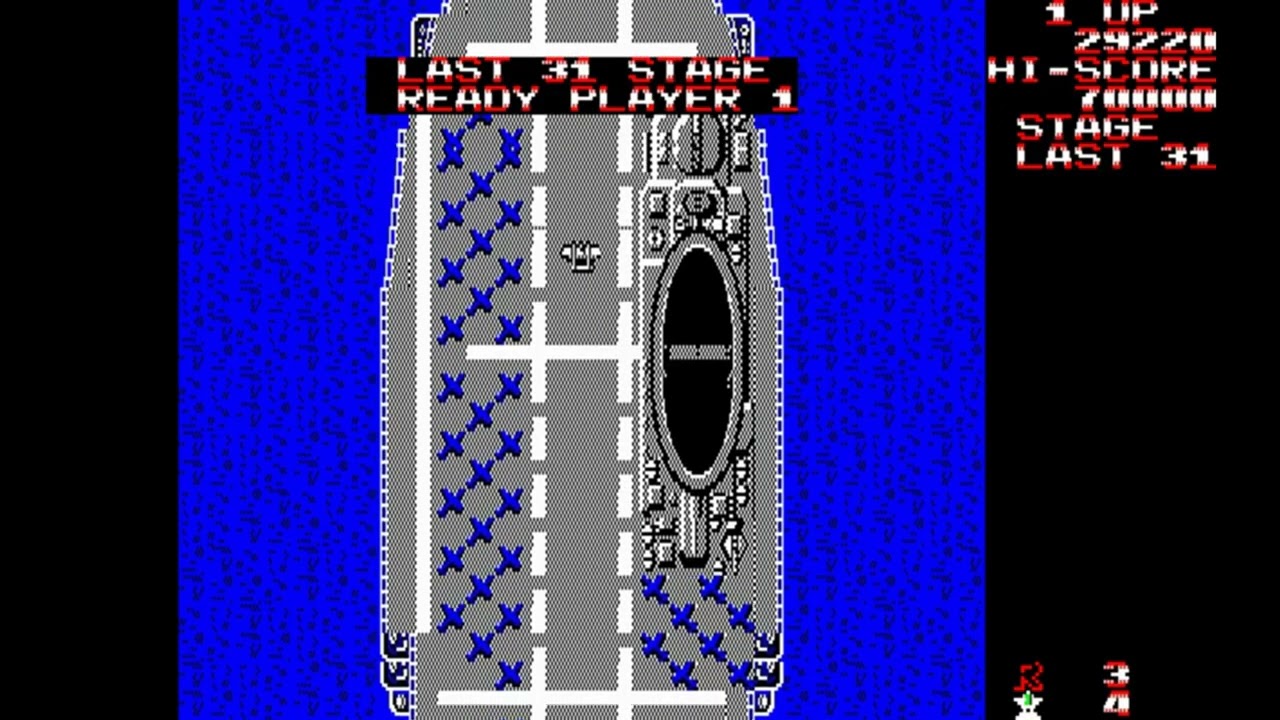Click the LAST 31 STAGE message bar
1280x720 pixels.
[x=583, y=69]
